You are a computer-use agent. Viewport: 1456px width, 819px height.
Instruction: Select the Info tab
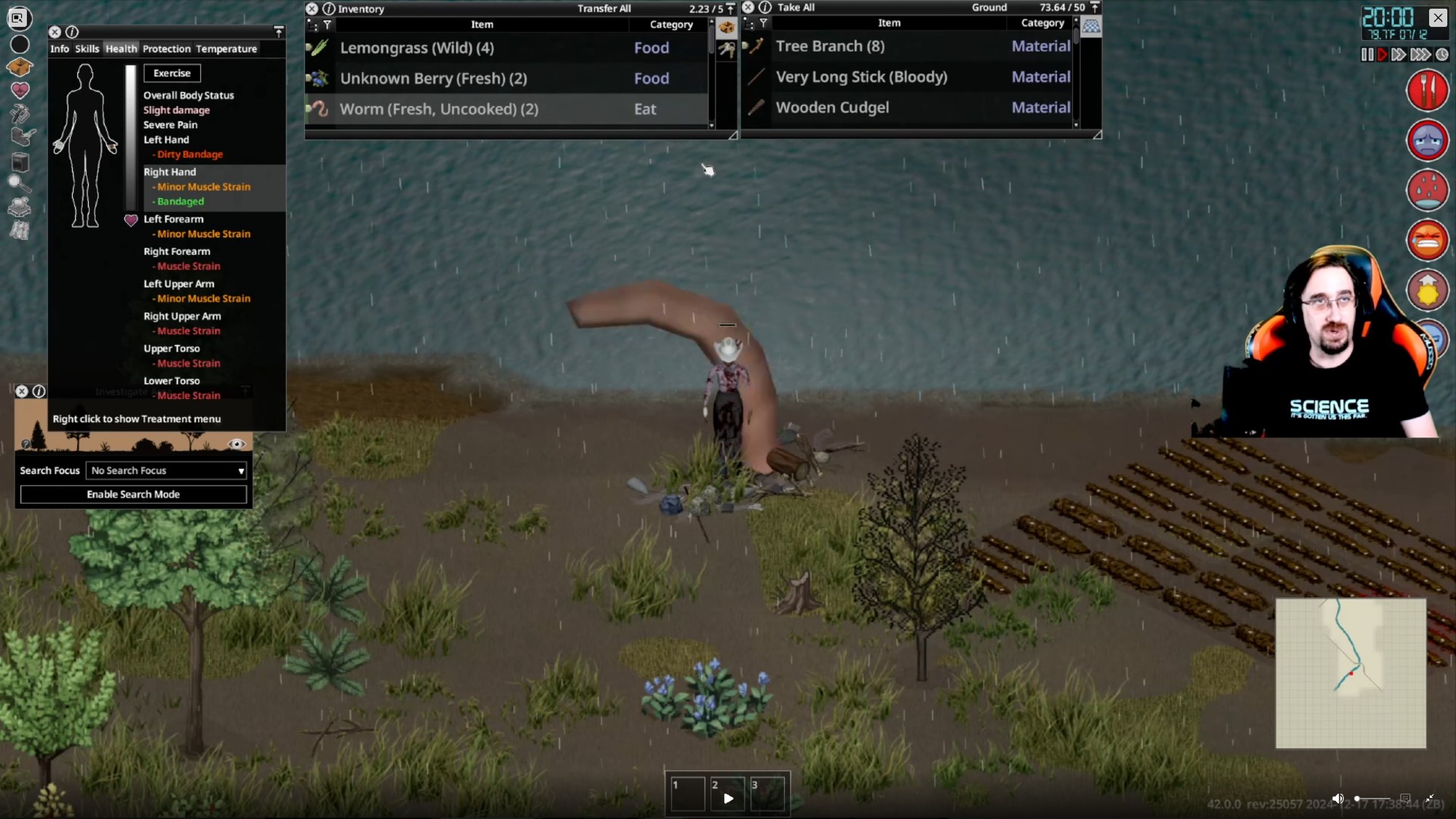point(60,49)
